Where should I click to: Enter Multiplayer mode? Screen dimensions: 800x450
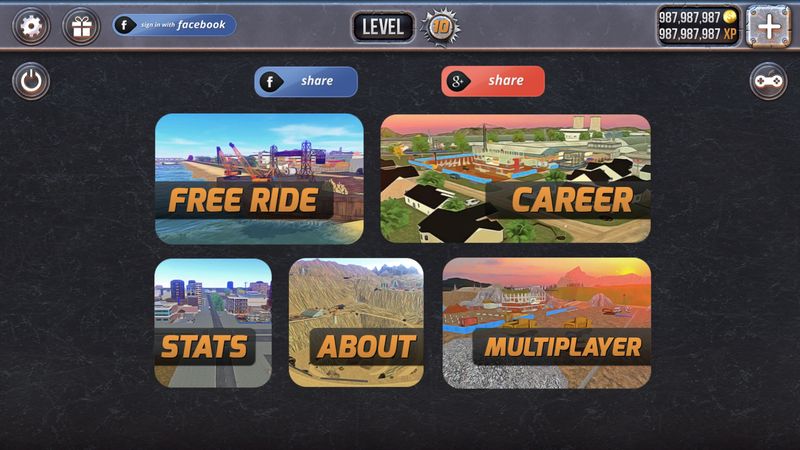pyautogui.click(x=546, y=322)
